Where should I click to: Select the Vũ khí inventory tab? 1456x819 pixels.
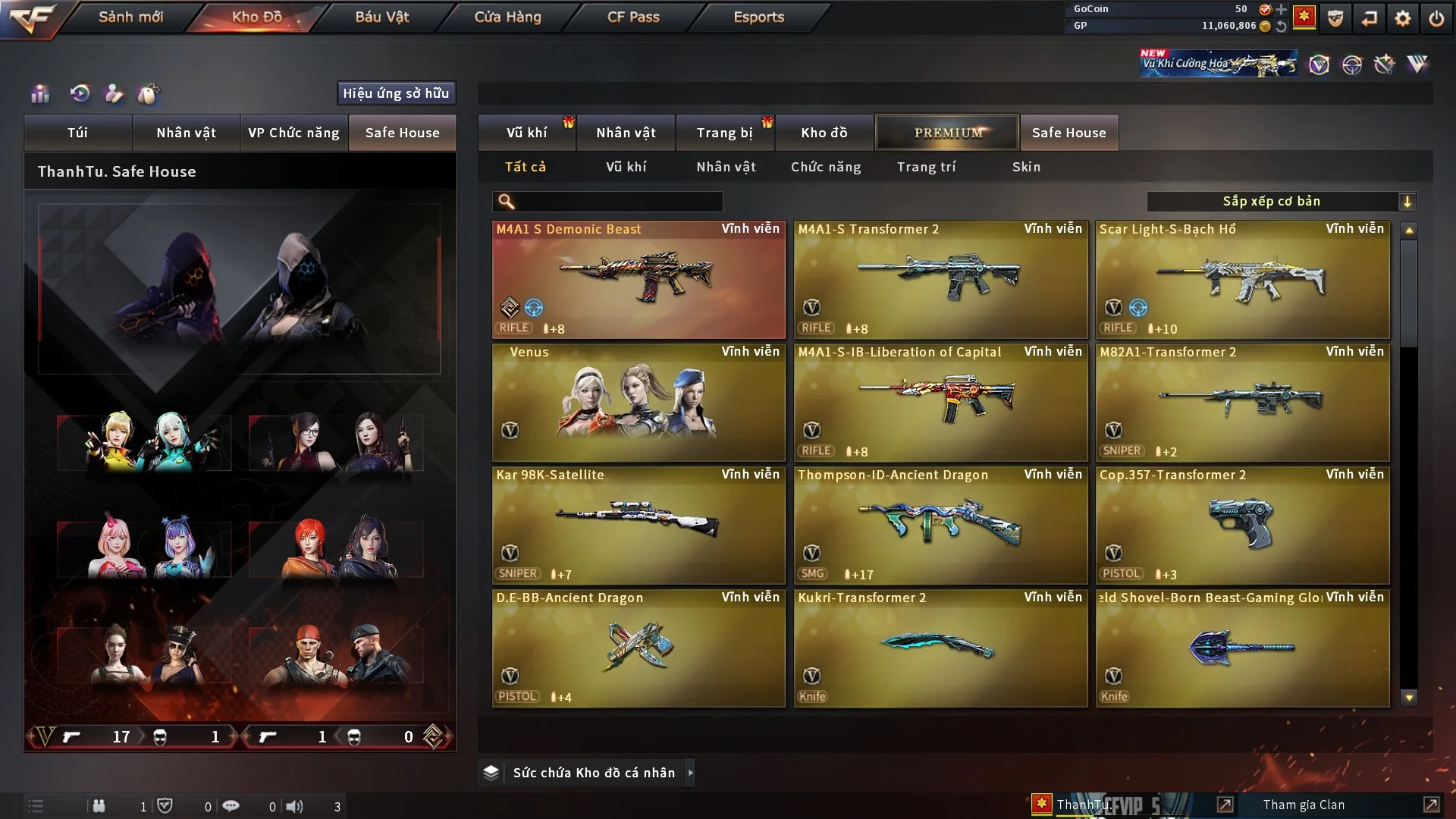526,133
